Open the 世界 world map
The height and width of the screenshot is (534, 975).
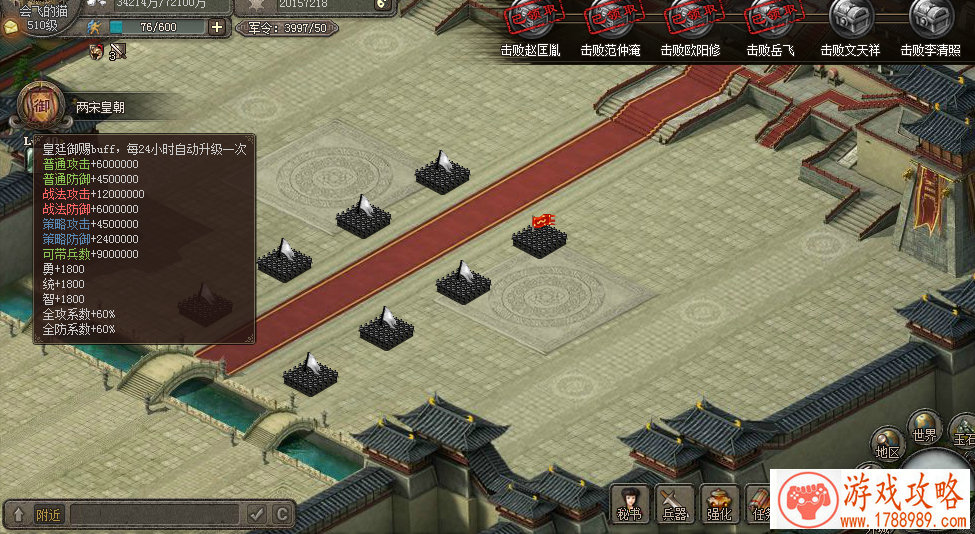click(x=924, y=427)
